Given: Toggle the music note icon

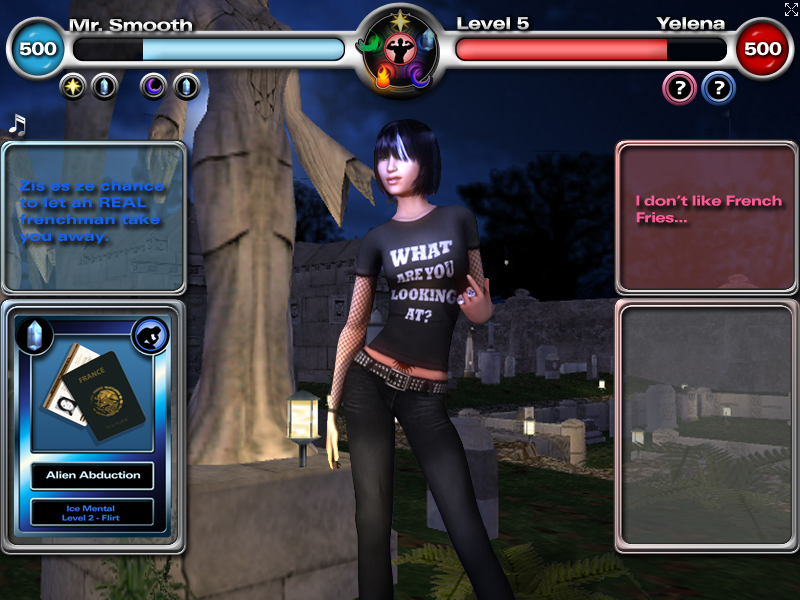Looking at the screenshot, I should [17, 125].
